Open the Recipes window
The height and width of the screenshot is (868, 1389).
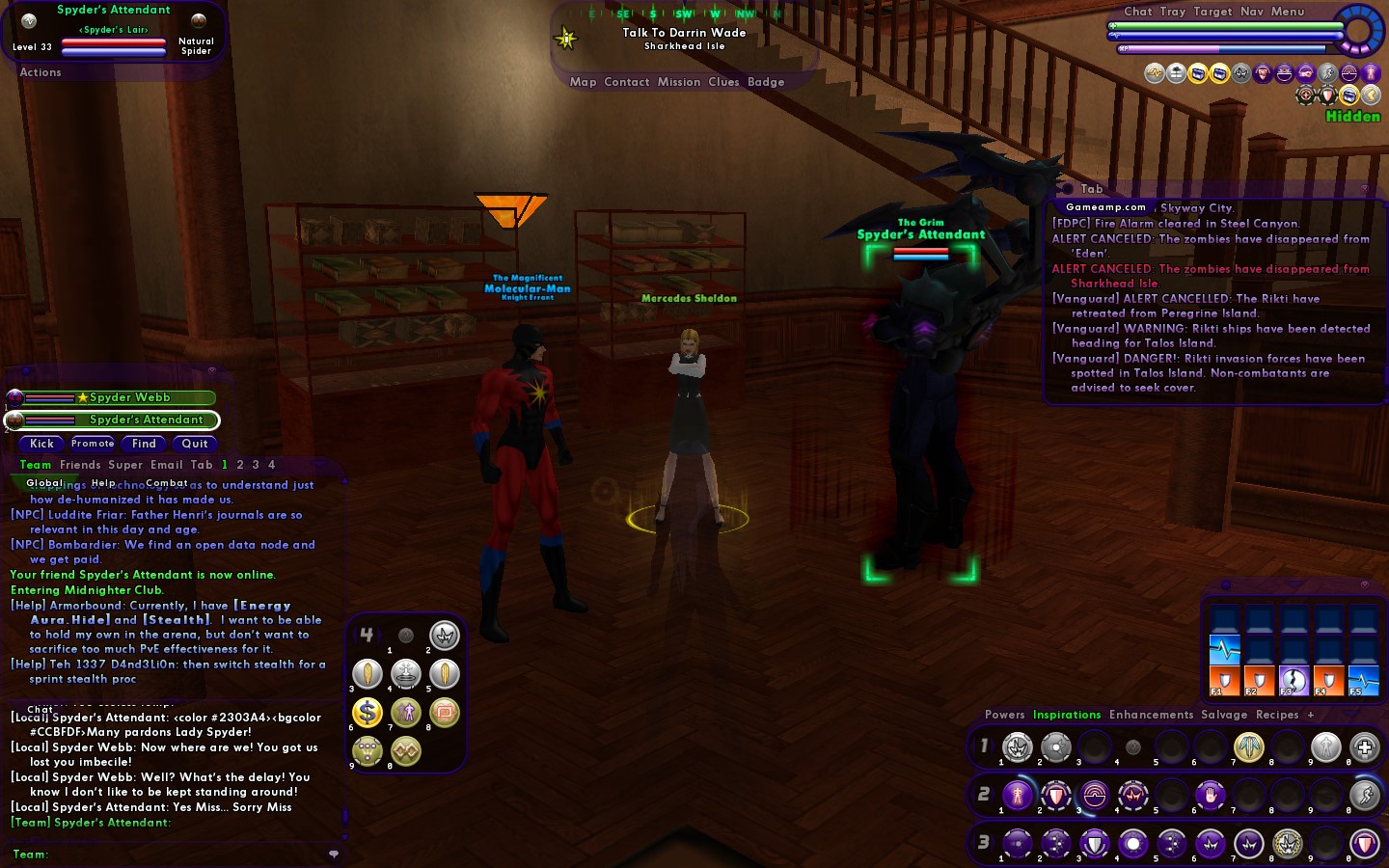[1277, 715]
